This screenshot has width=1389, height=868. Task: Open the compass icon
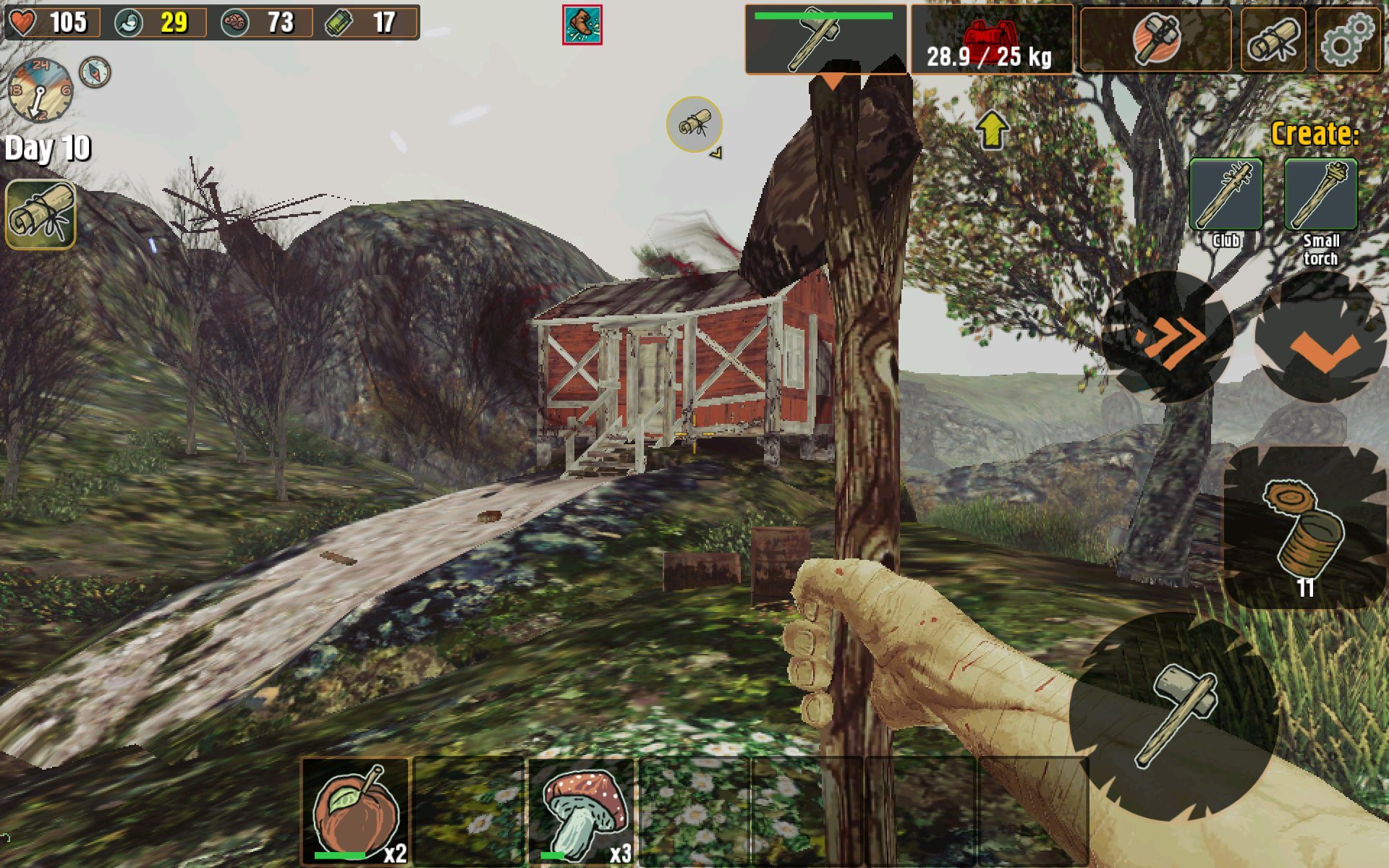[x=95, y=72]
